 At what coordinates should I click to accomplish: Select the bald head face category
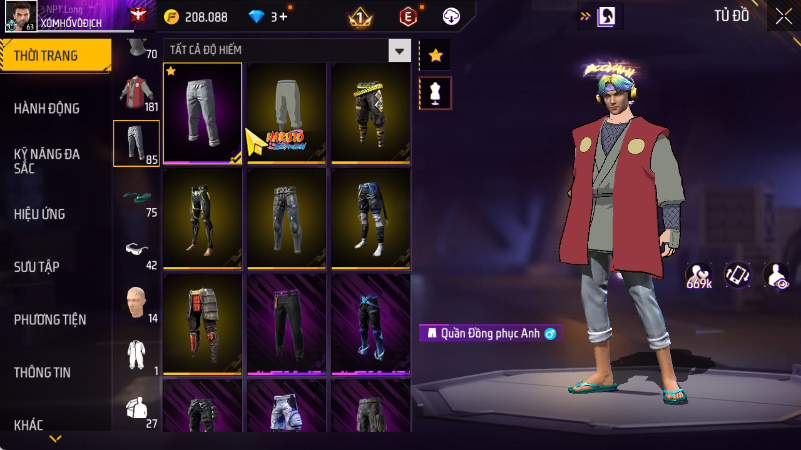pyautogui.click(x=136, y=301)
